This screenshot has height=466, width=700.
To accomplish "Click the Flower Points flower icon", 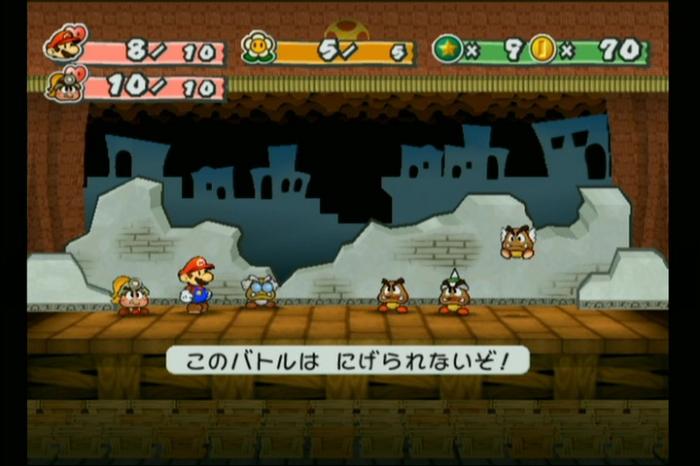I will coord(258,48).
